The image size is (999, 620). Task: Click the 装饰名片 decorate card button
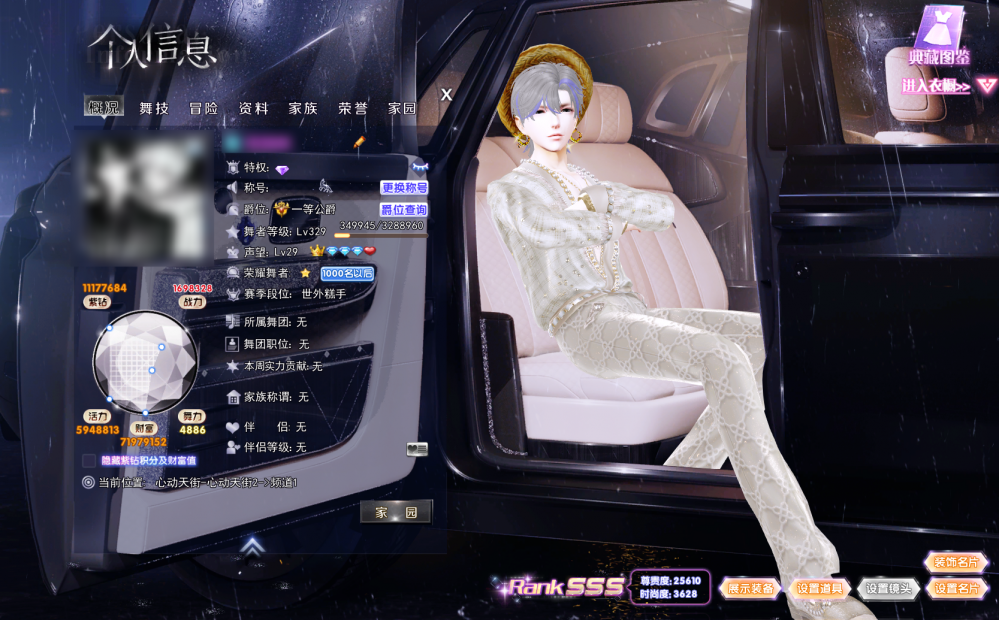(x=956, y=562)
